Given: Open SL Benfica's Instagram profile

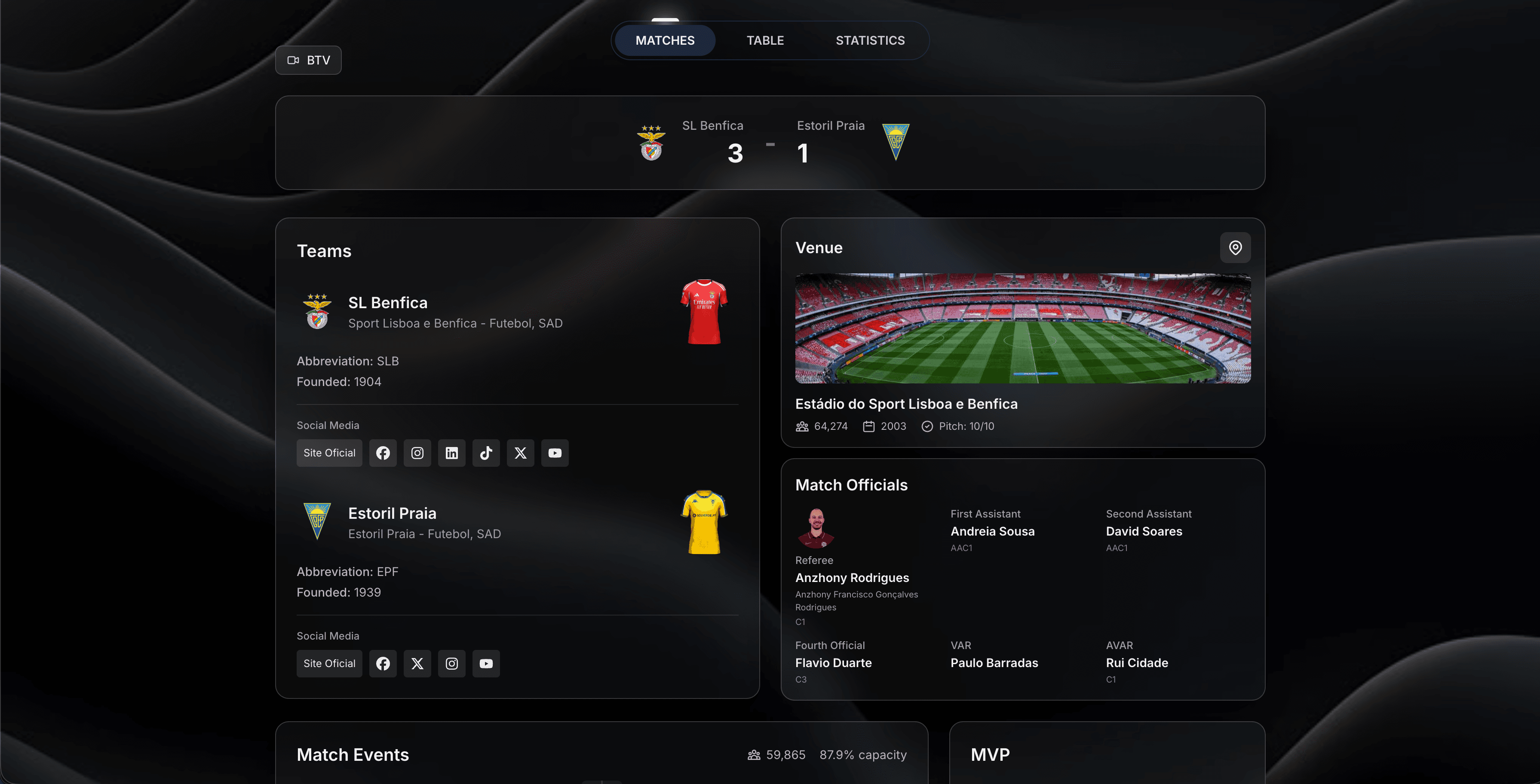Looking at the screenshot, I should point(417,453).
